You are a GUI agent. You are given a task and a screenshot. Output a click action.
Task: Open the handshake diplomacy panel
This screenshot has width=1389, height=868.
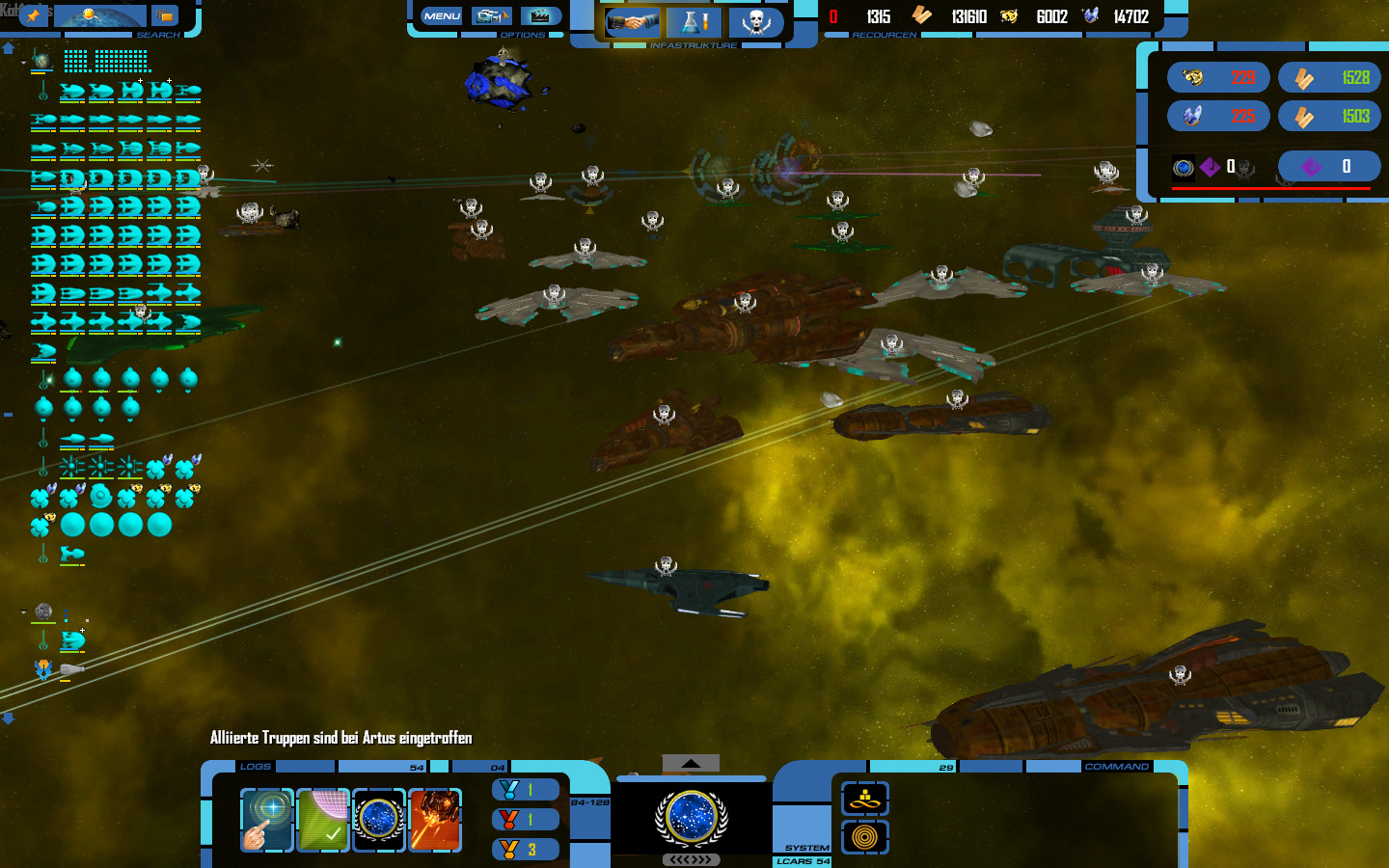(632, 22)
